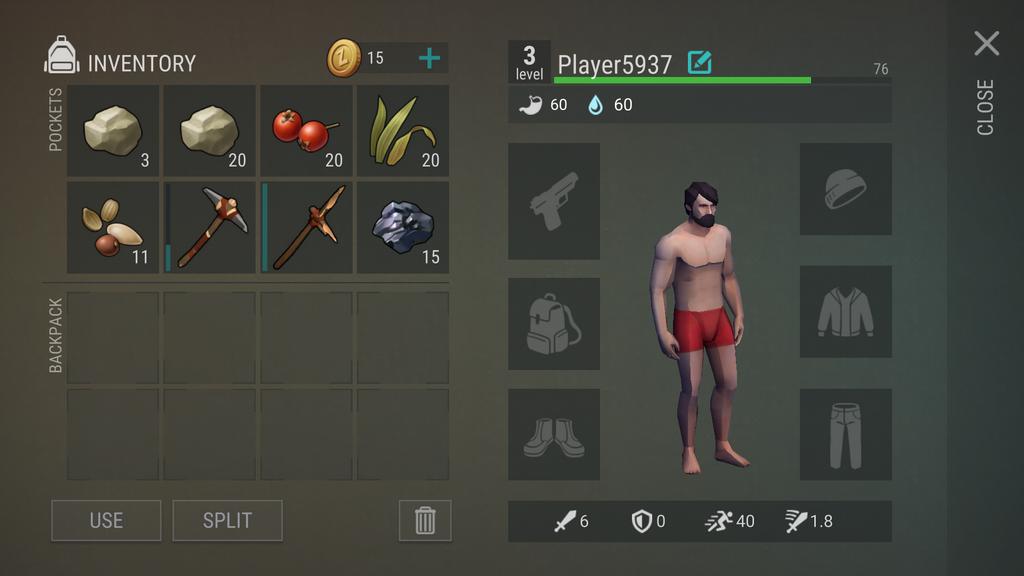Edit the Player5937 name
1024x576 pixels.
coord(700,63)
